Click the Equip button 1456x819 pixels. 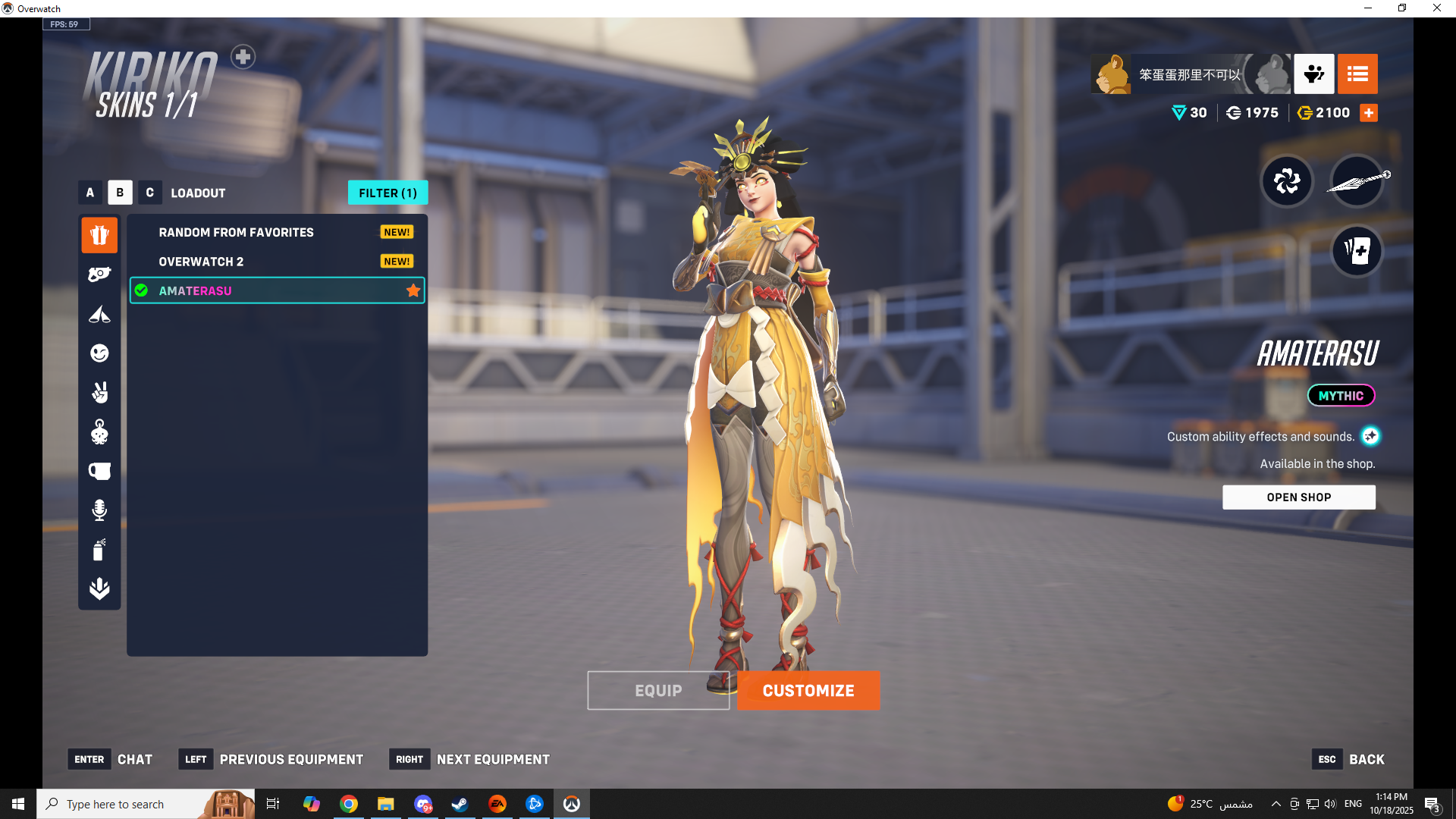657,690
